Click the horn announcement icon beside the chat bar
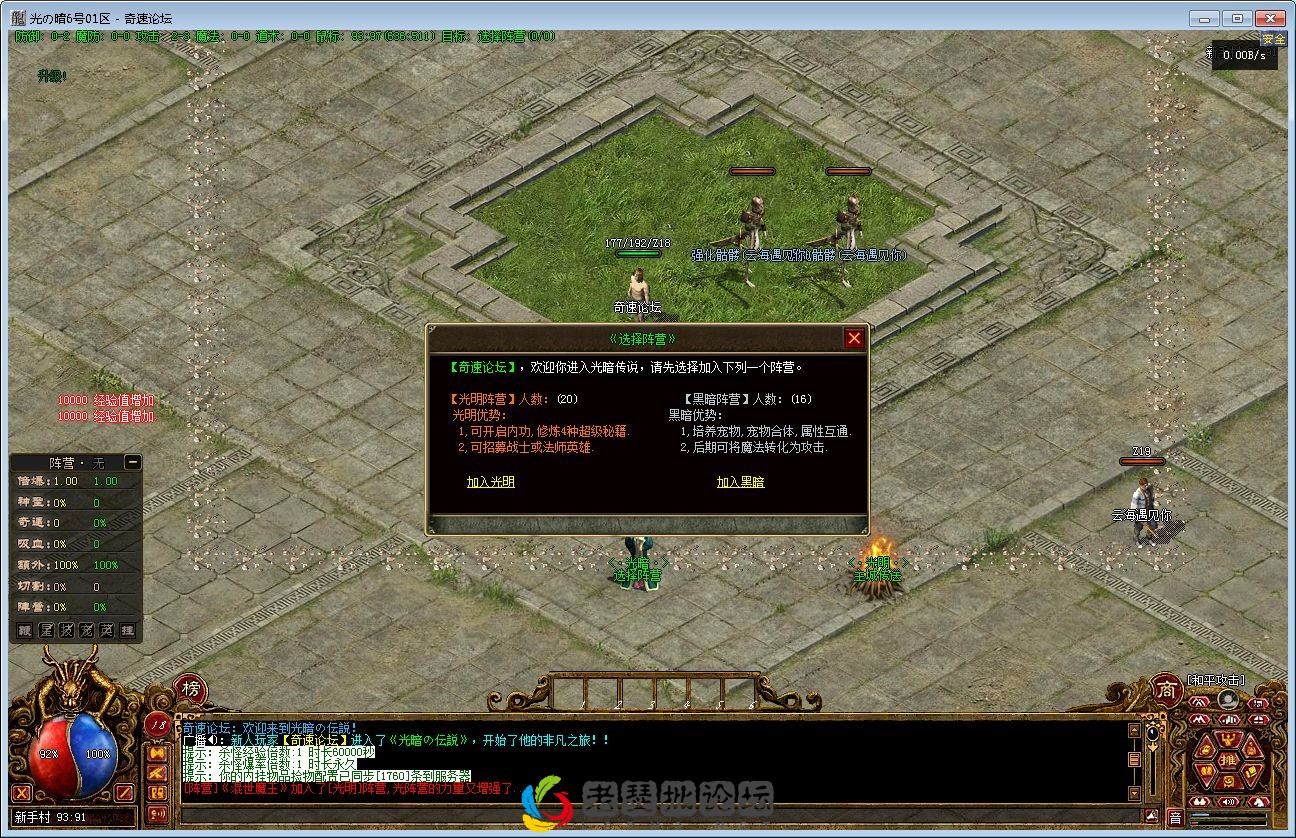The height and width of the screenshot is (838, 1296). [156, 813]
